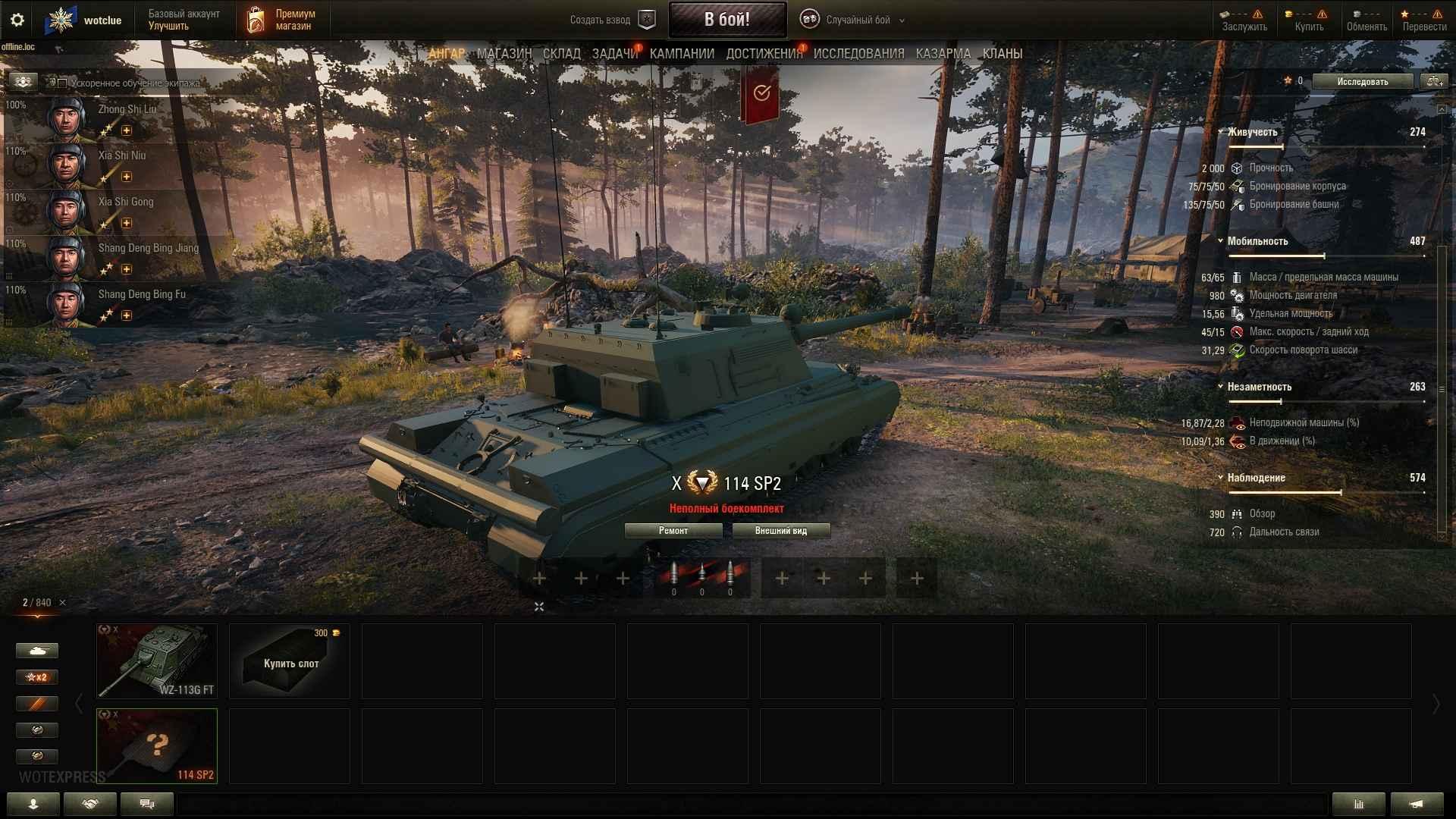Open the ЗАДАЧИ tab
The height and width of the screenshot is (819, 1456).
pos(614,54)
